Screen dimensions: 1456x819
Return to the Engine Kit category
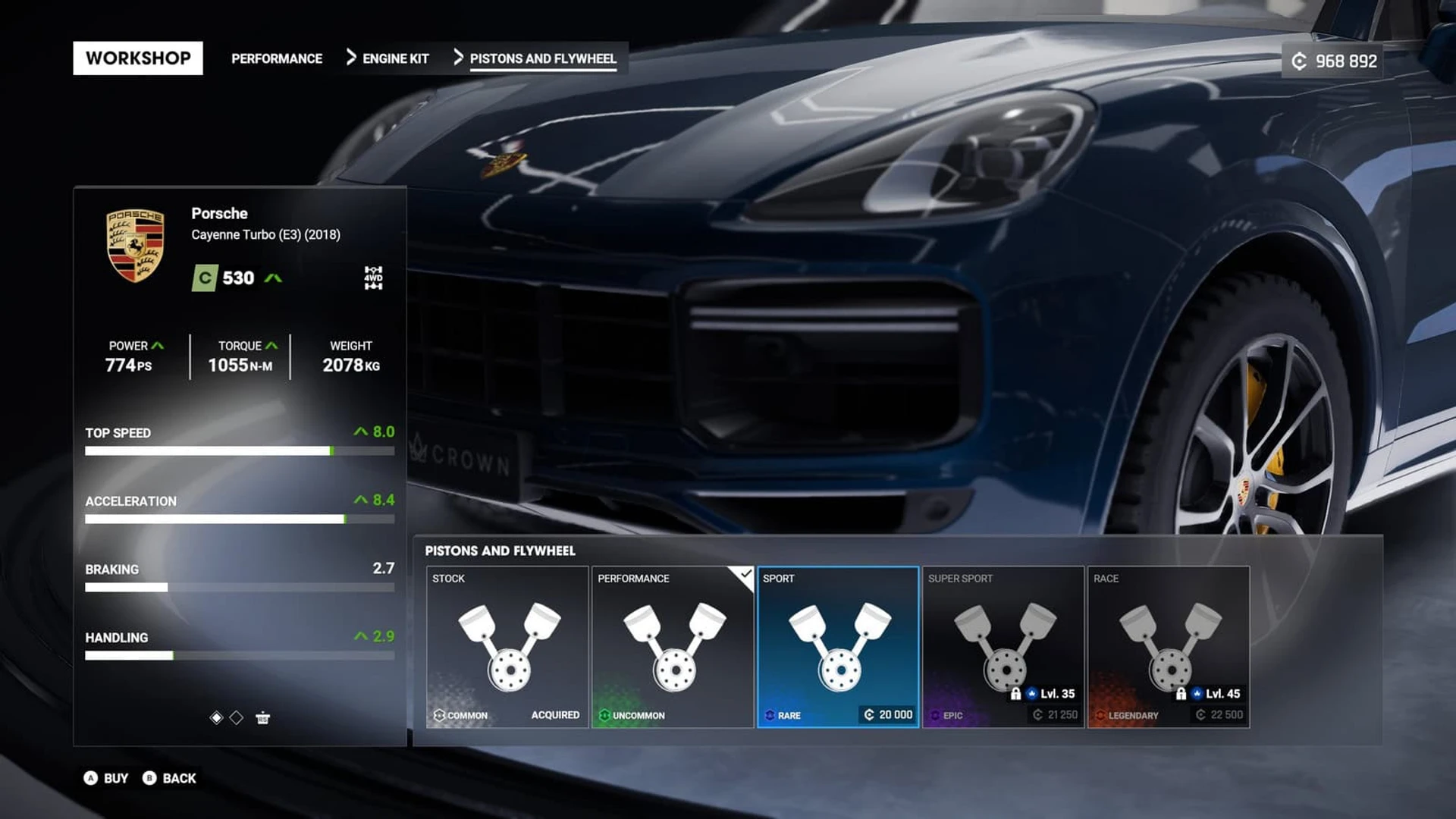[395, 58]
